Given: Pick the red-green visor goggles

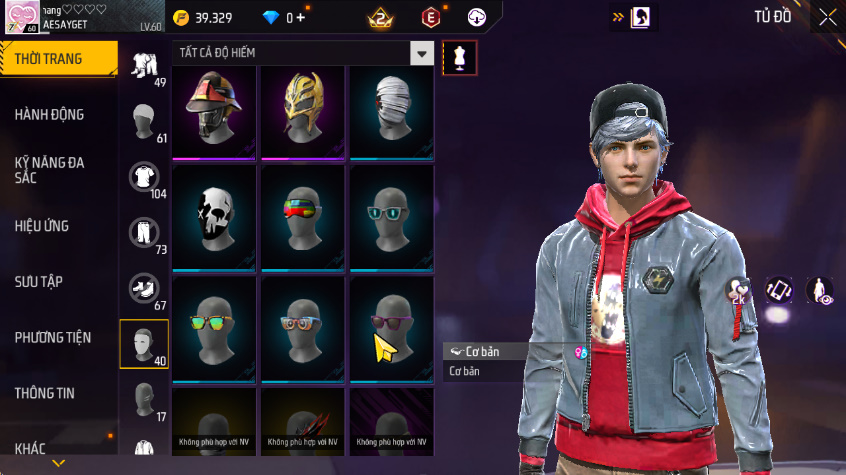Looking at the screenshot, I should click(x=303, y=217).
